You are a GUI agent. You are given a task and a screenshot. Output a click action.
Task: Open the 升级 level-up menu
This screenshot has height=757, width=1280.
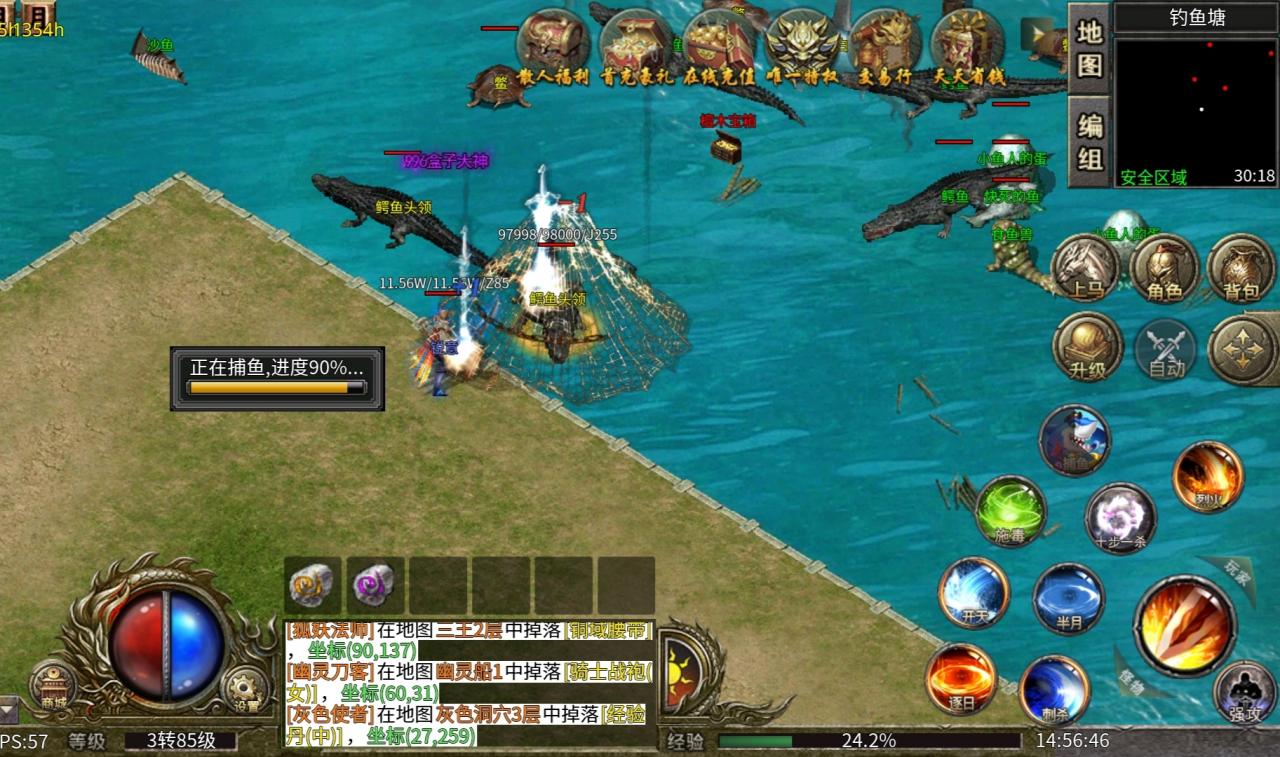click(x=1087, y=347)
